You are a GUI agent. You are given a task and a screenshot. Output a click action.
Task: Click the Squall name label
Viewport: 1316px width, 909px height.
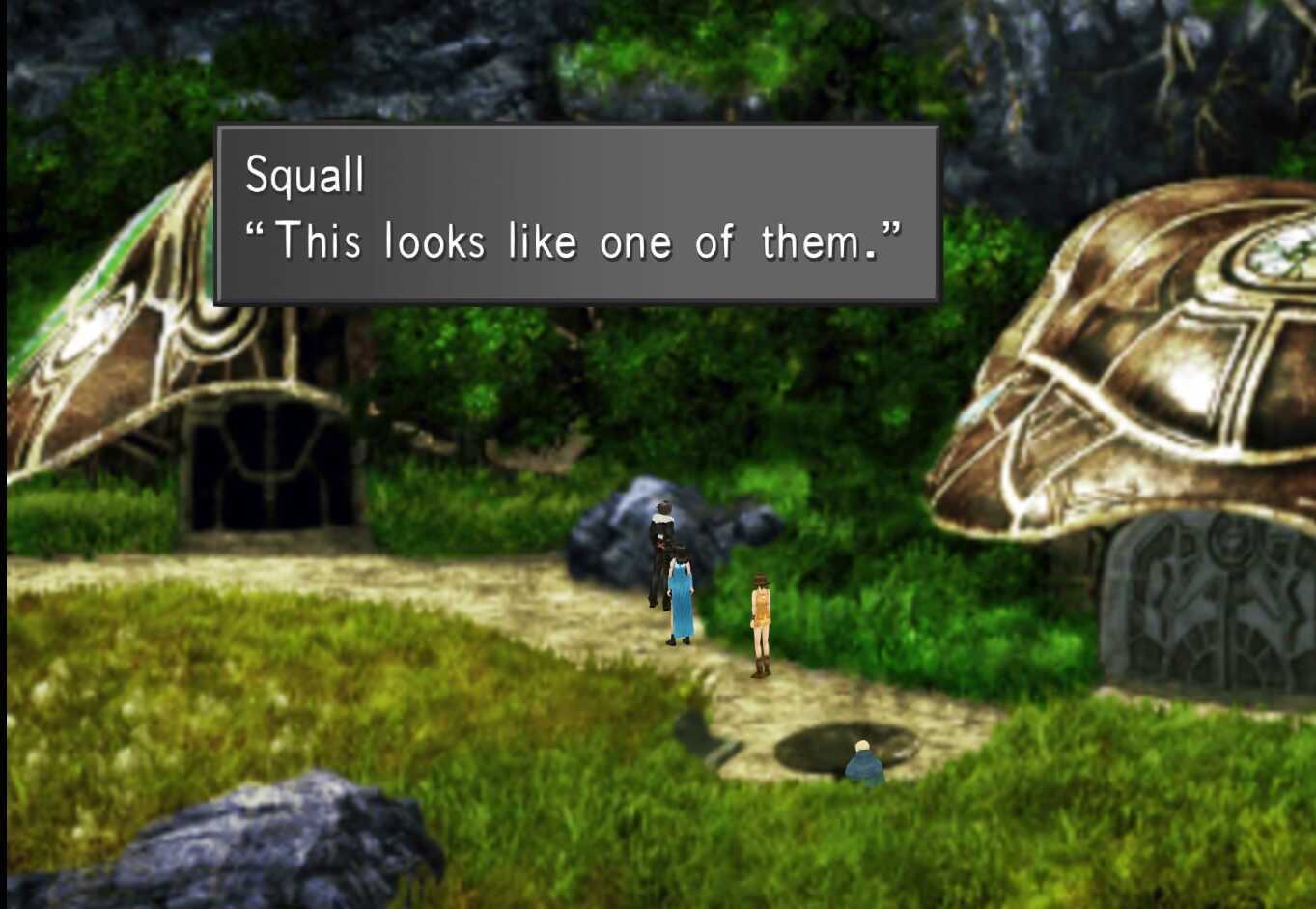[x=304, y=174]
